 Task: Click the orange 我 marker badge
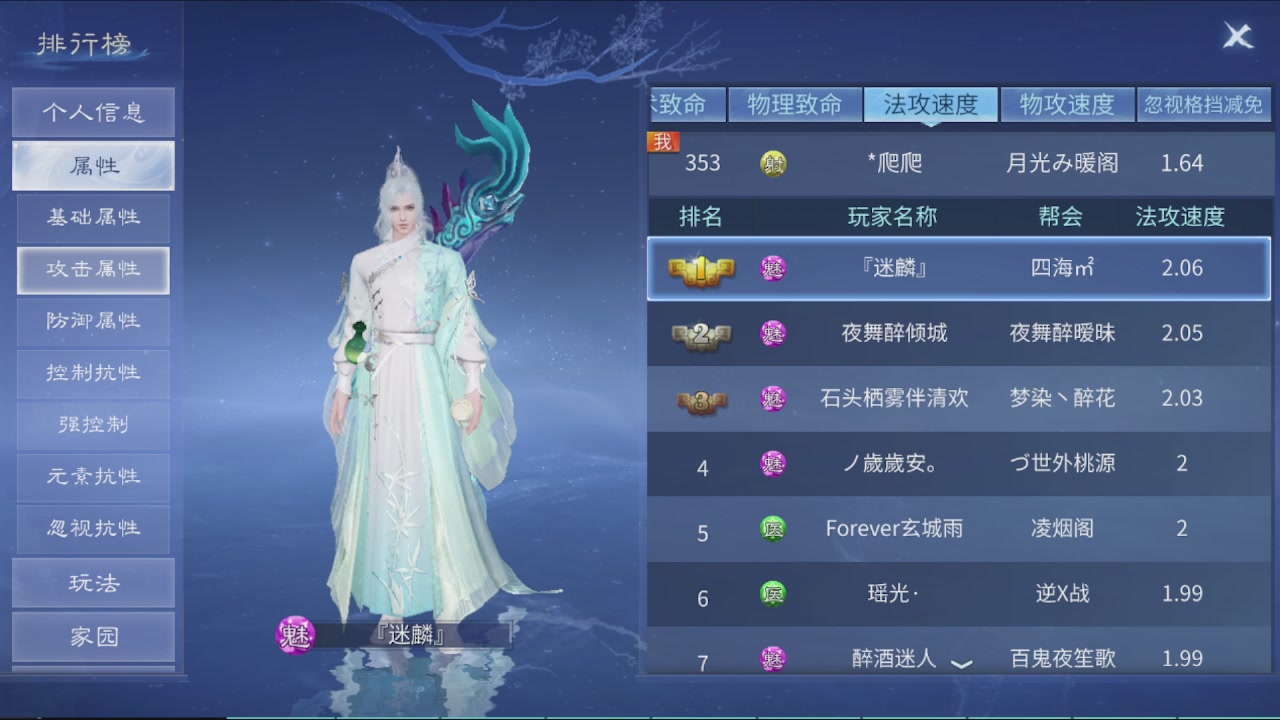[663, 143]
